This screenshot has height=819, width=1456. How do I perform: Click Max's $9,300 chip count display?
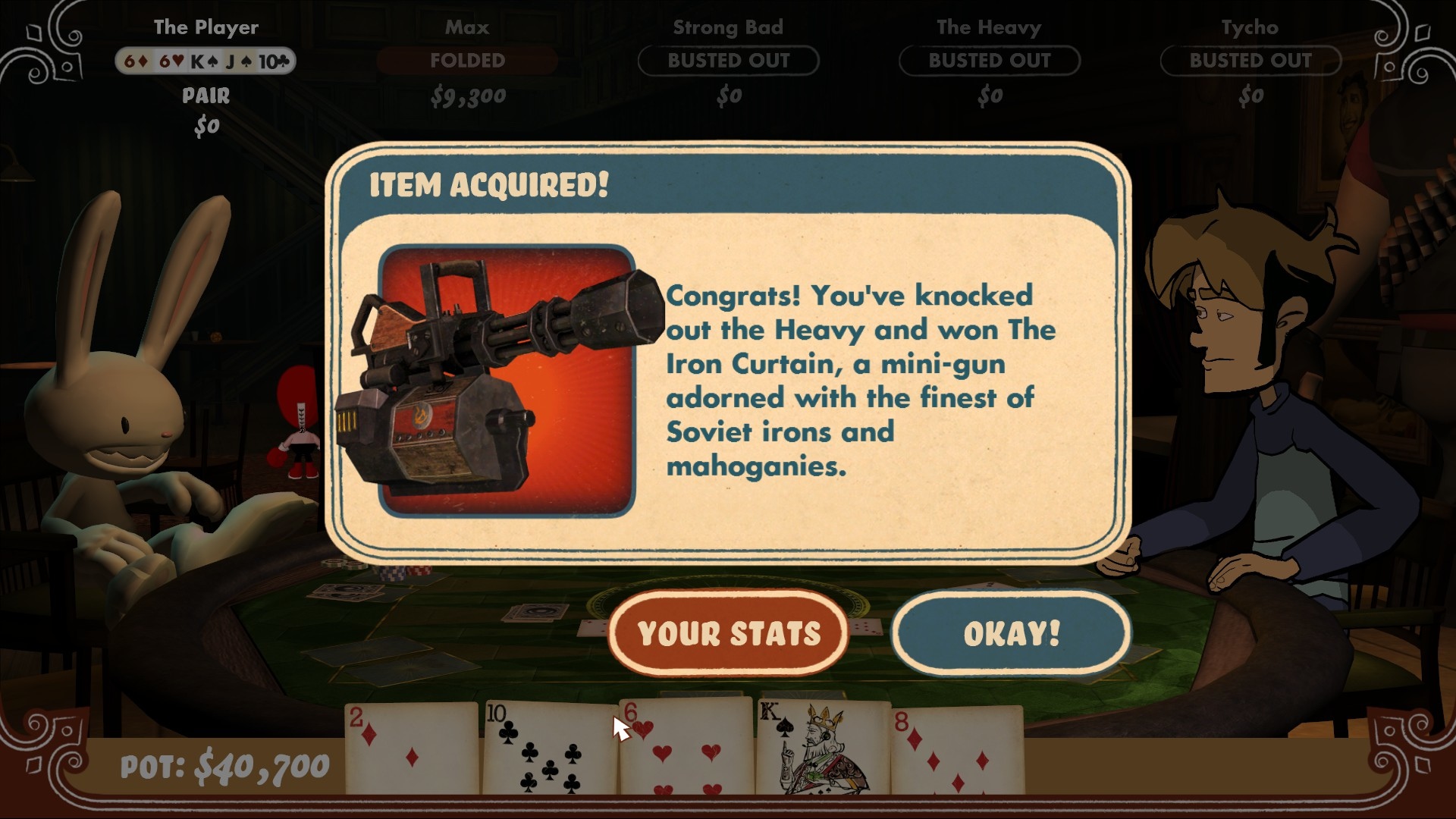click(x=468, y=96)
